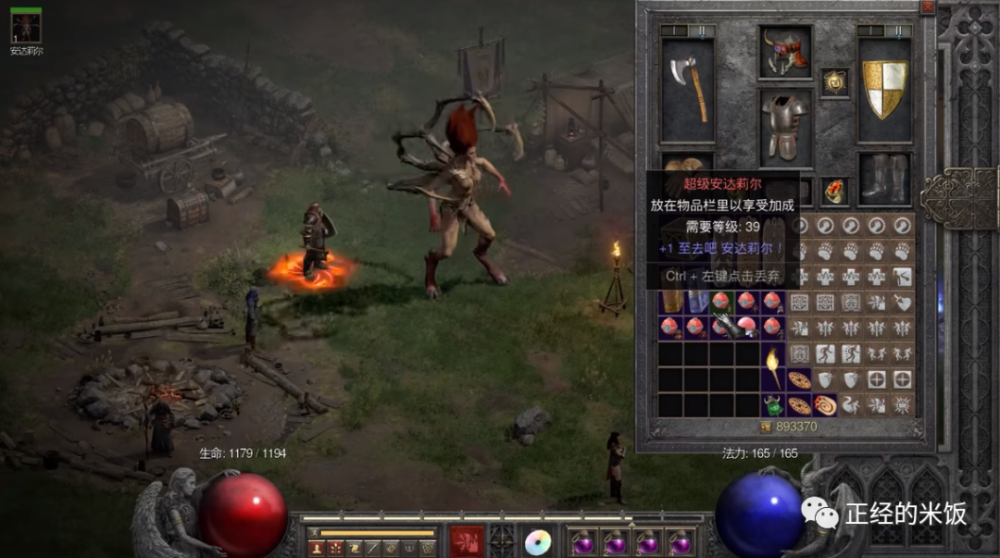Select the red gem ring
Screen dimensions: 1000x558
834,190
